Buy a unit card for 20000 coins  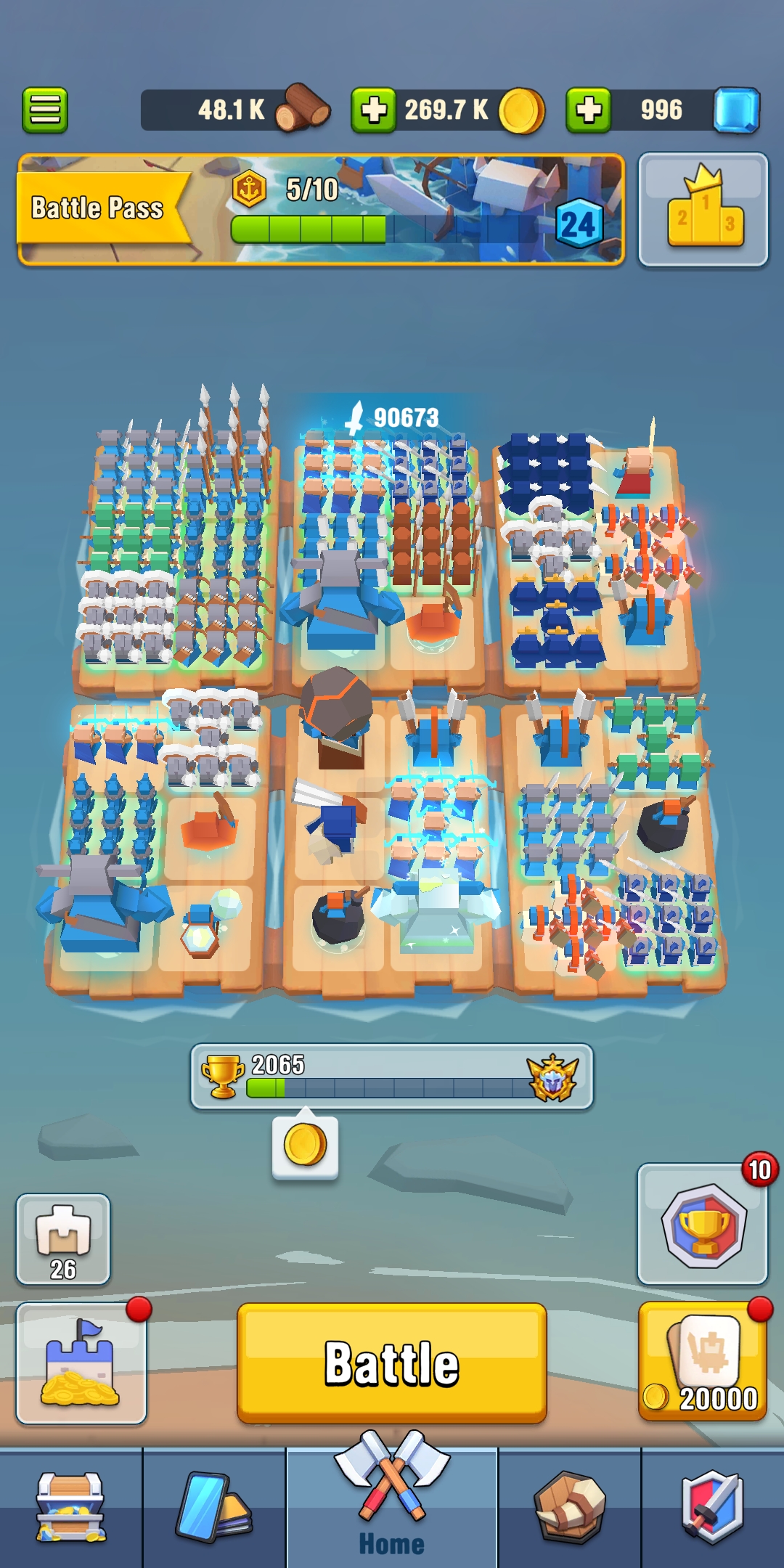702,1361
